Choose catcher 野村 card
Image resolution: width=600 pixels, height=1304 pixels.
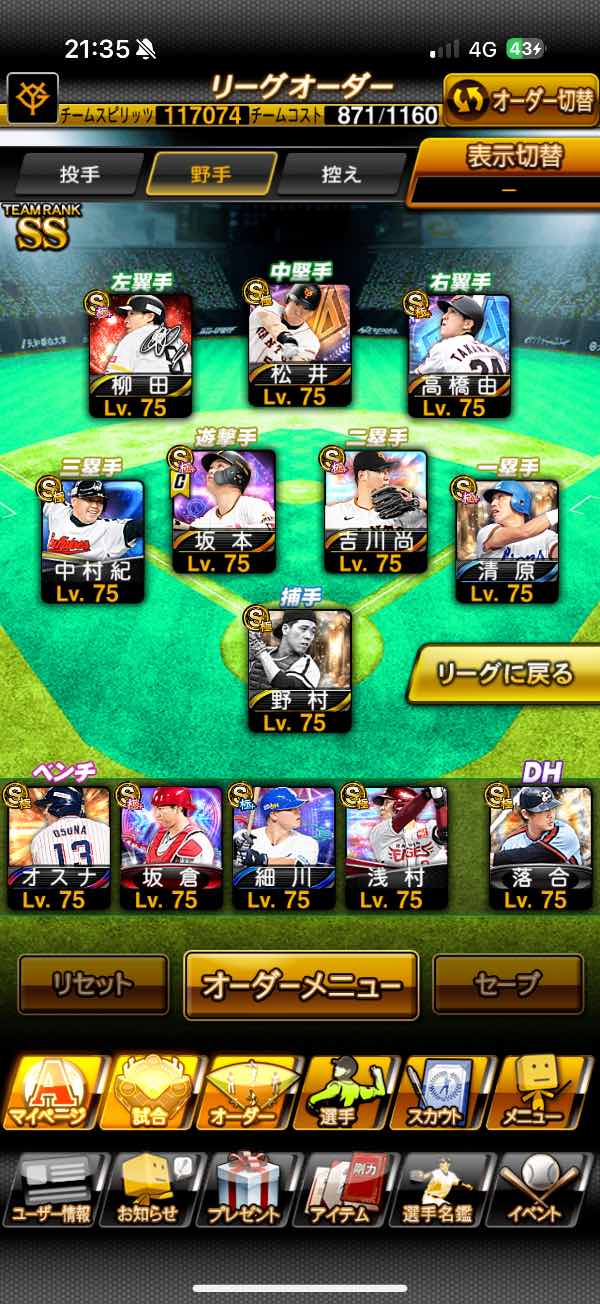click(x=300, y=670)
